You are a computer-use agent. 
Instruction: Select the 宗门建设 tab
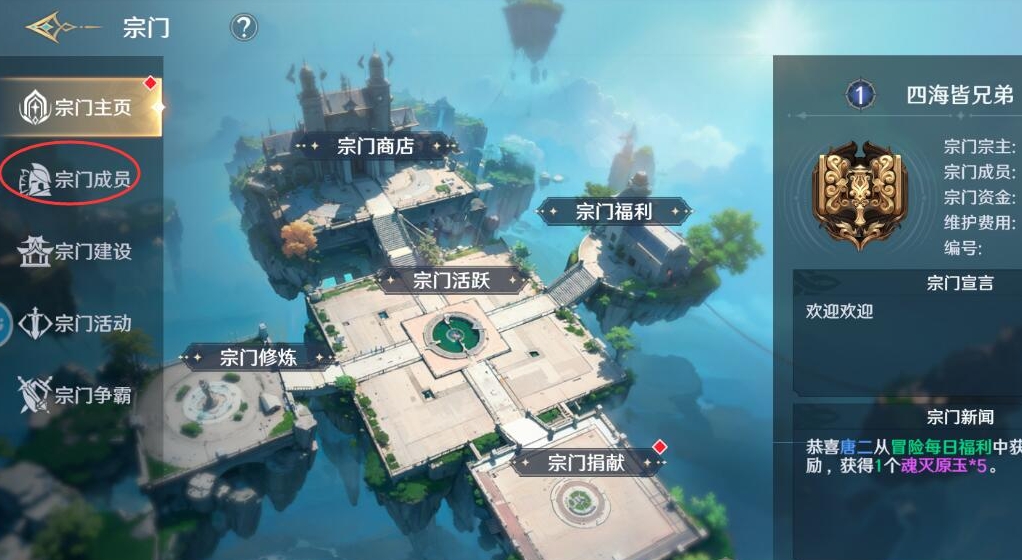[78, 252]
